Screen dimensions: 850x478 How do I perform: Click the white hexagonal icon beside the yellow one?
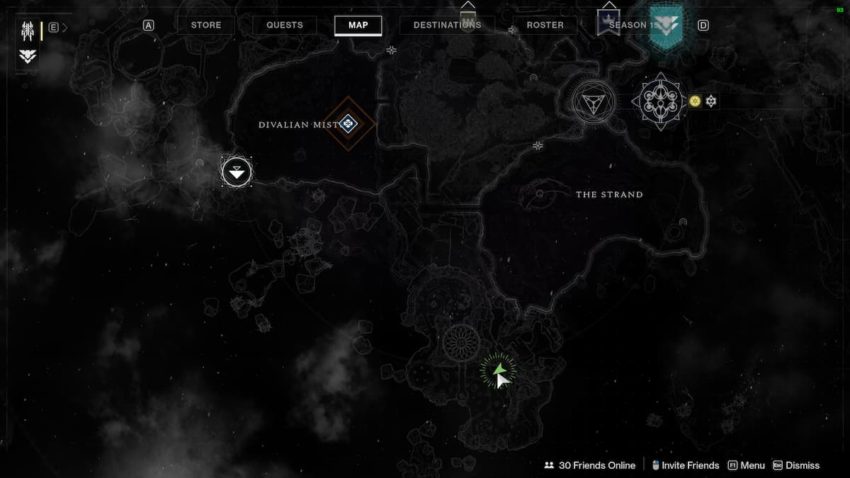pyautogui.click(x=711, y=101)
